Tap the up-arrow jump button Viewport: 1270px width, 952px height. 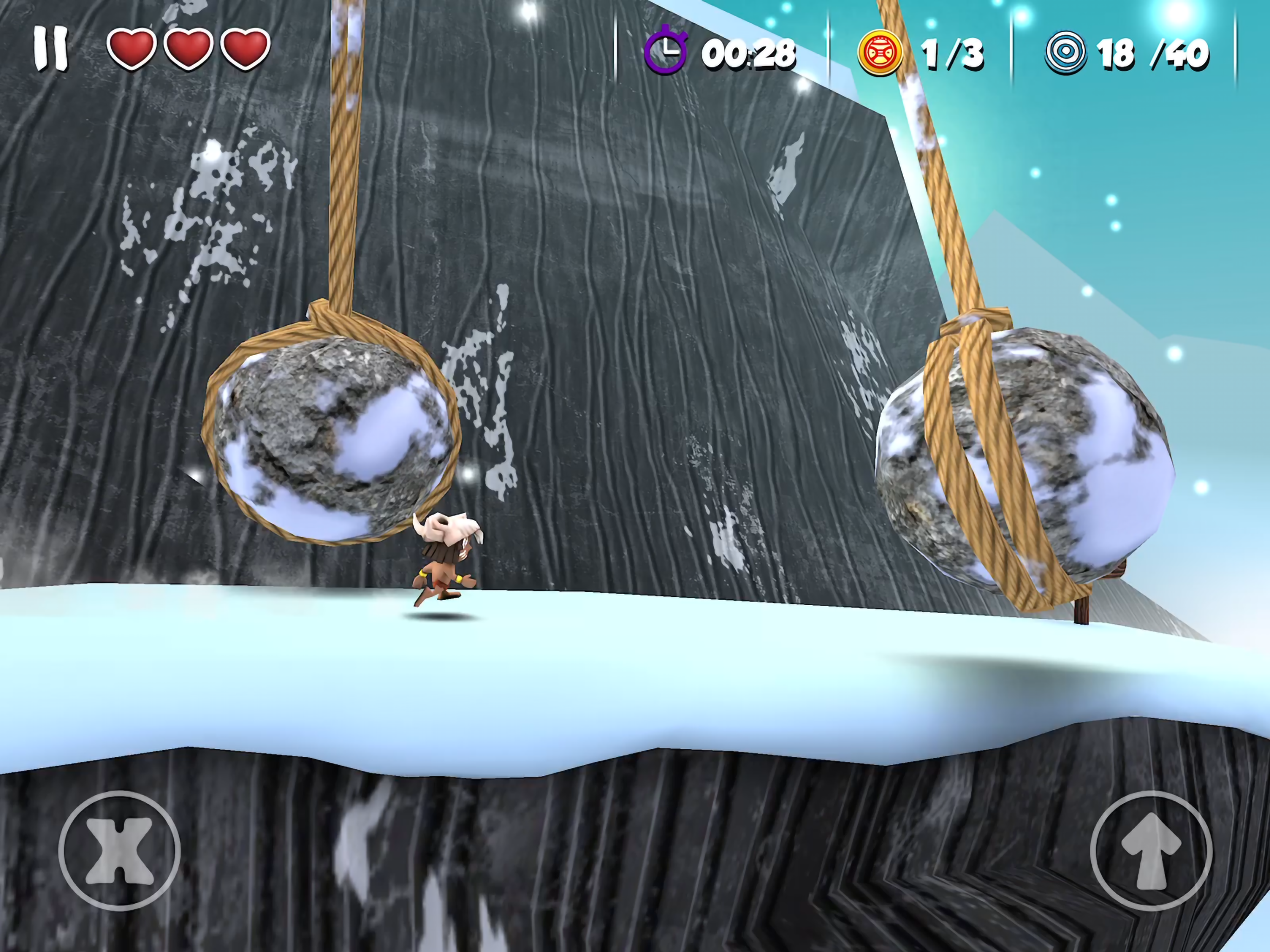click(x=1151, y=850)
